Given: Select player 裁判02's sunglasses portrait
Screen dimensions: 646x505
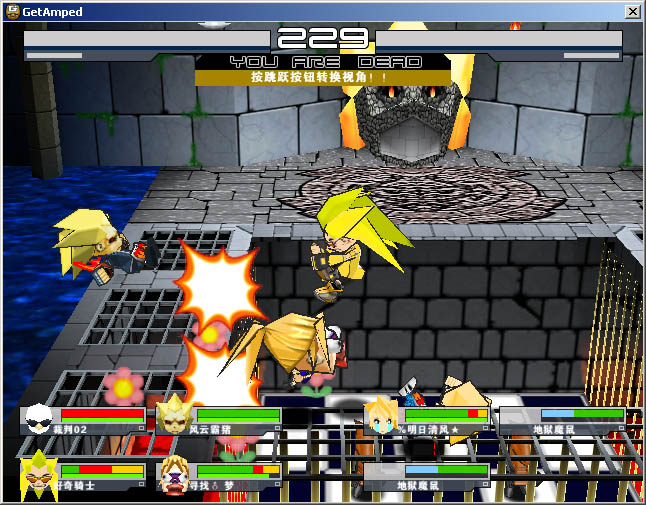Looking at the screenshot, I should (x=41, y=418).
